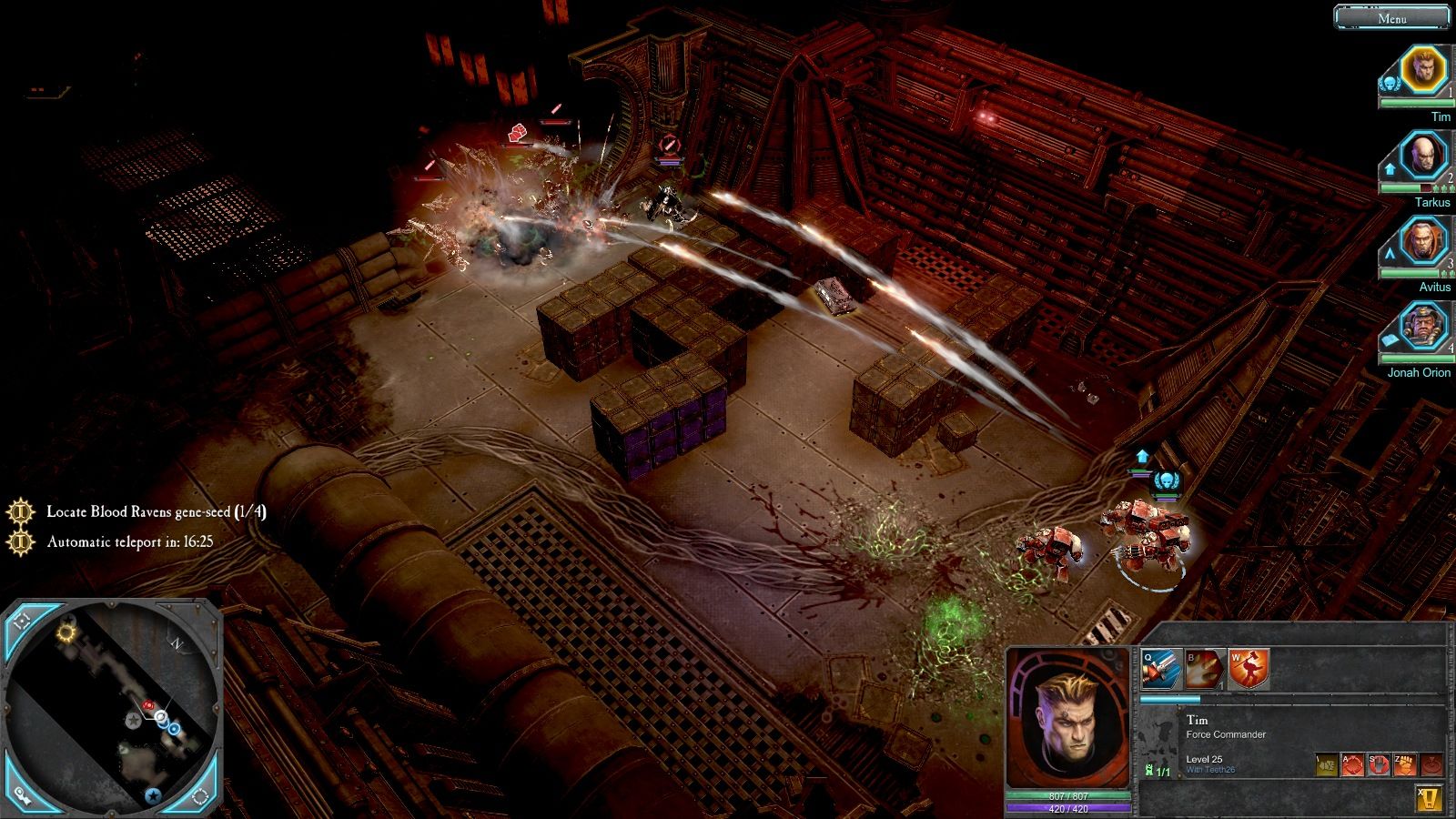Activate the Q sword ability
This screenshot has width=1456, height=819.
coord(1162,670)
